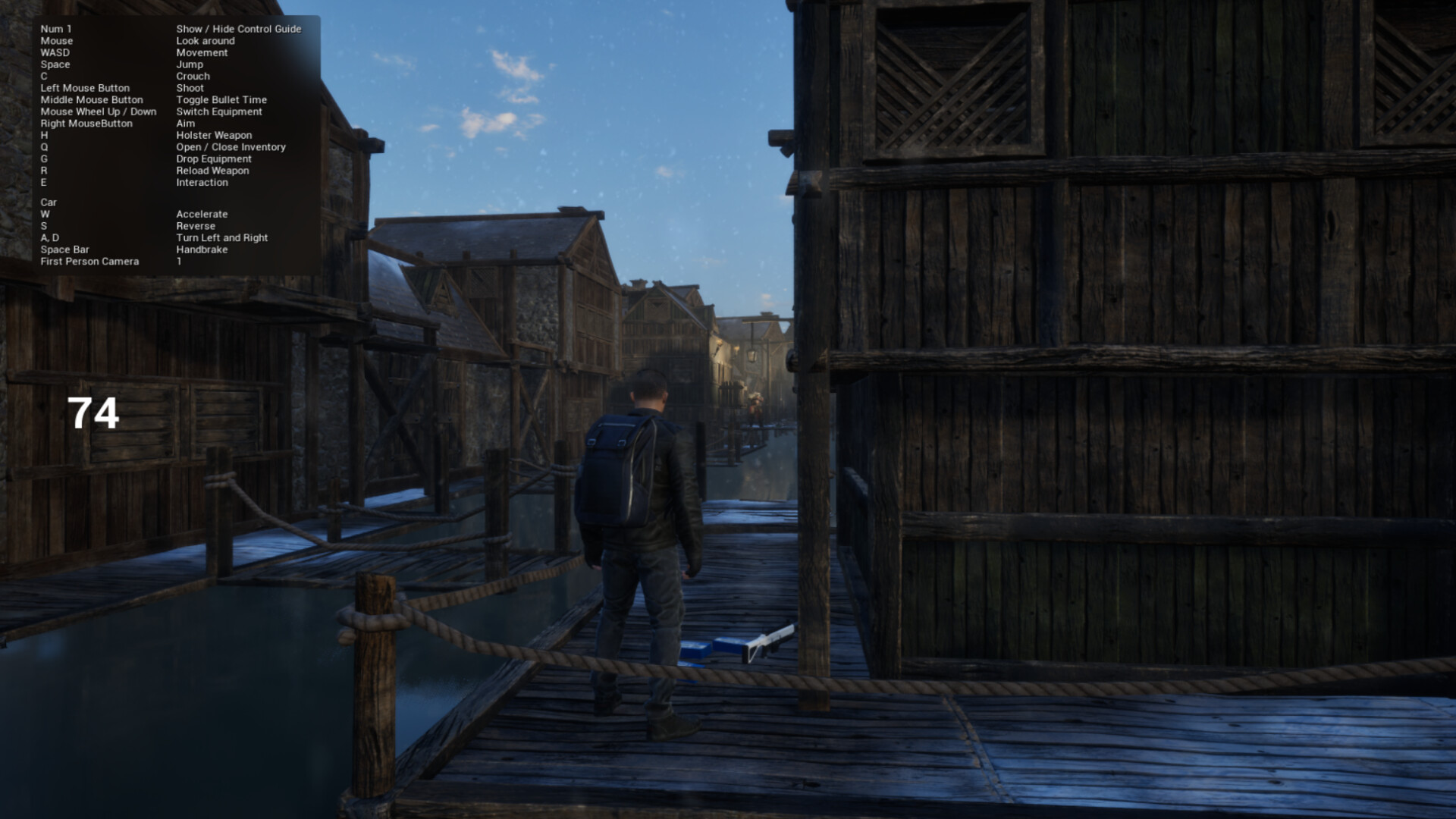Click the 74 ammo counter
The height and width of the screenshot is (819, 1456).
point(94,412)
